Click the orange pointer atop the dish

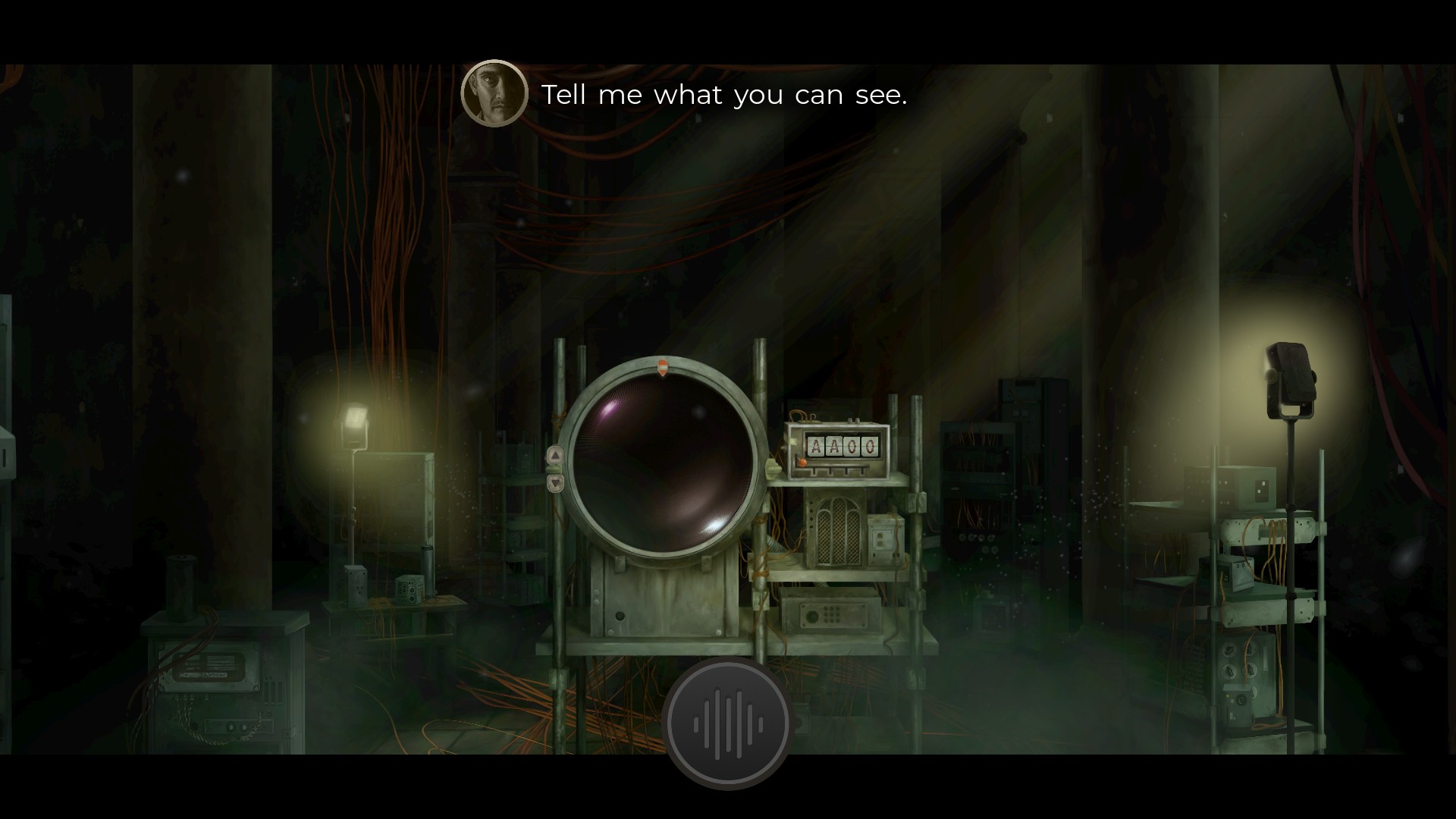pyautogui.click(x=664, y=366)
